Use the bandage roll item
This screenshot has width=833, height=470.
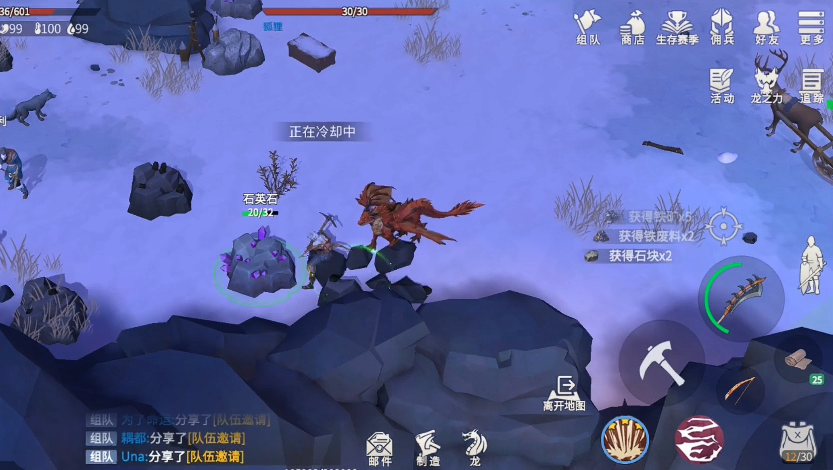pos(799,360)
